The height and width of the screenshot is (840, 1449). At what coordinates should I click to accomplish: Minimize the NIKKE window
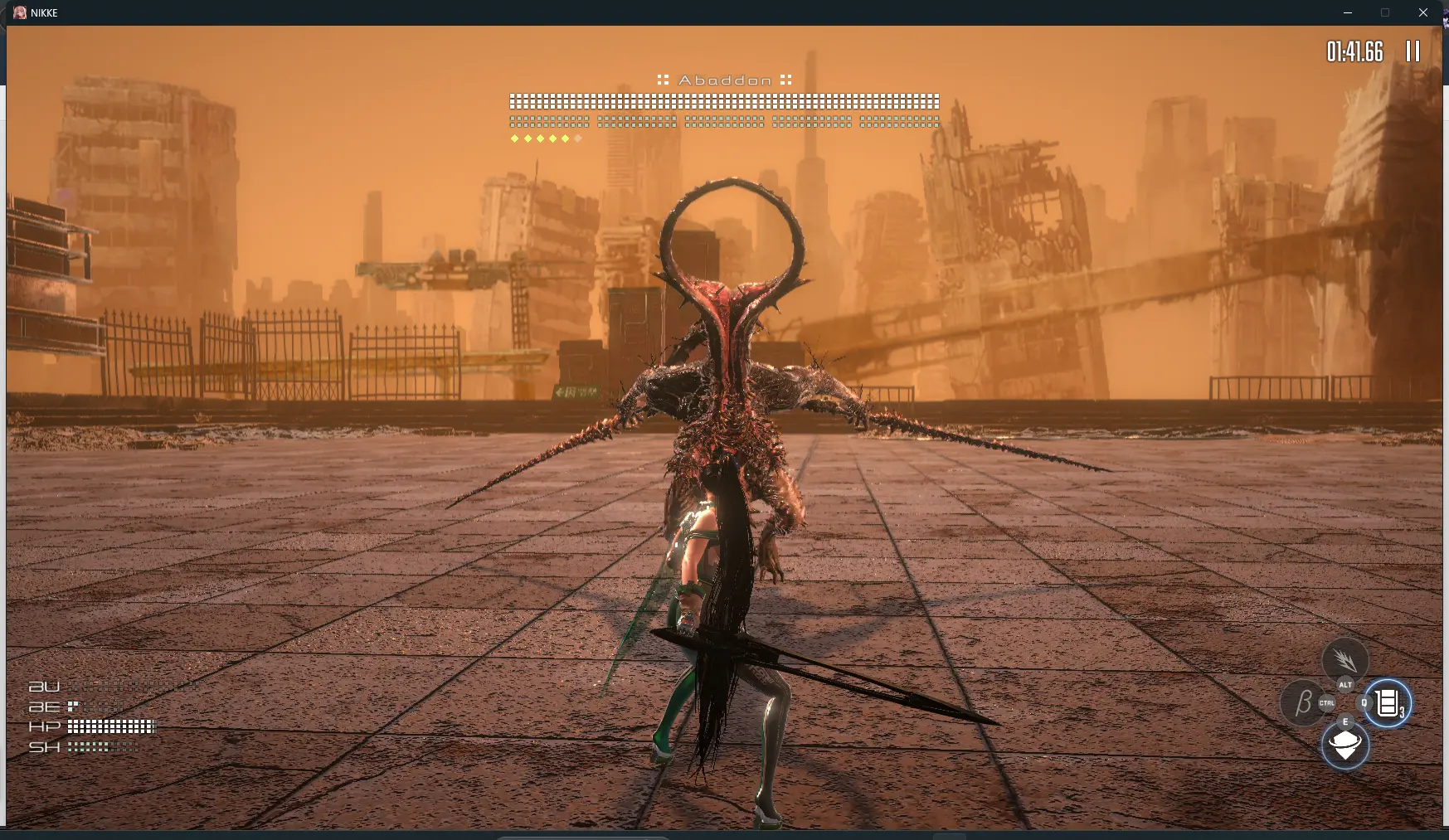(1348, 12)
